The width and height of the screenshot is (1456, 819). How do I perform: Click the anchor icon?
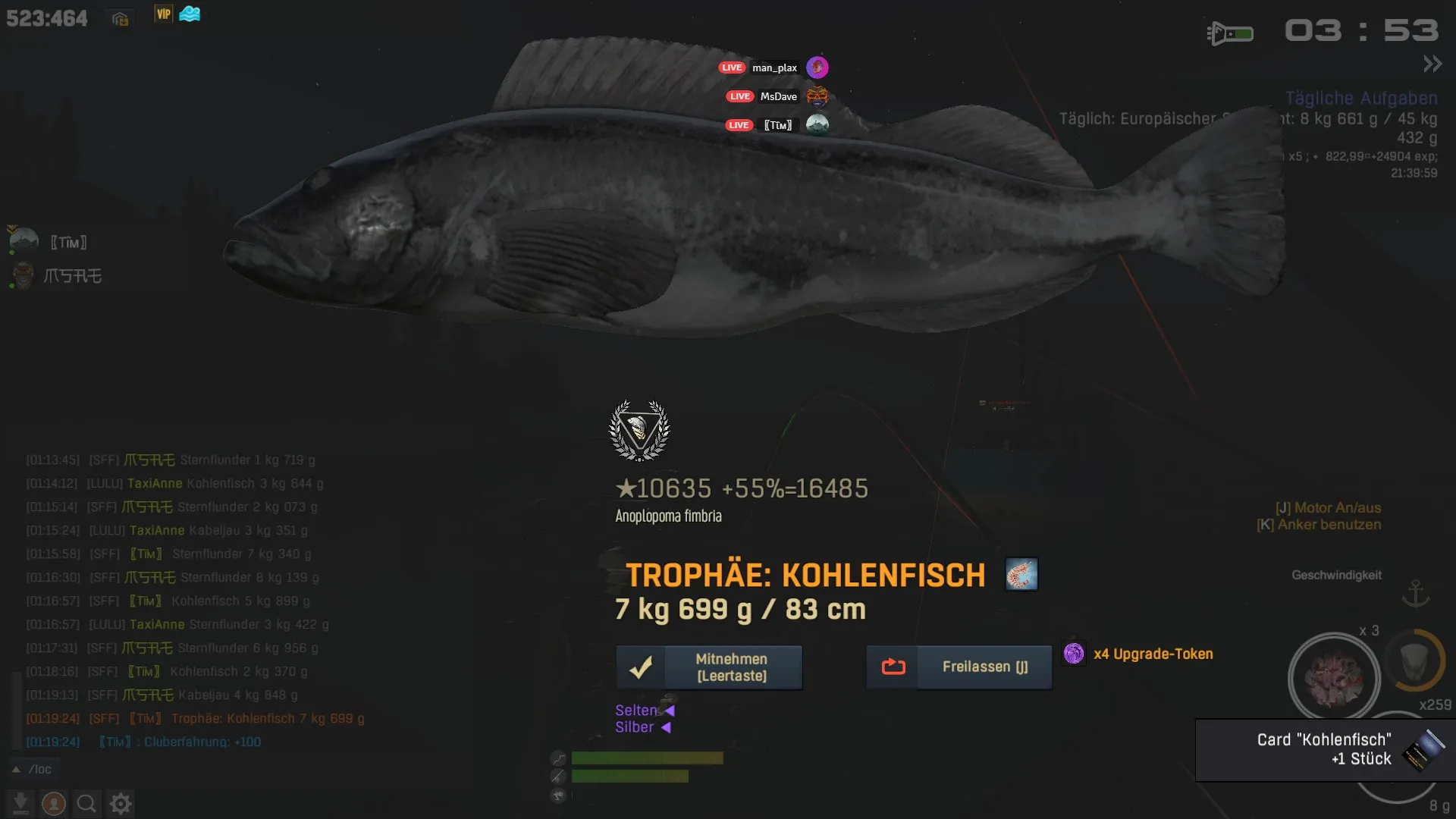[x=1415, y=592]
